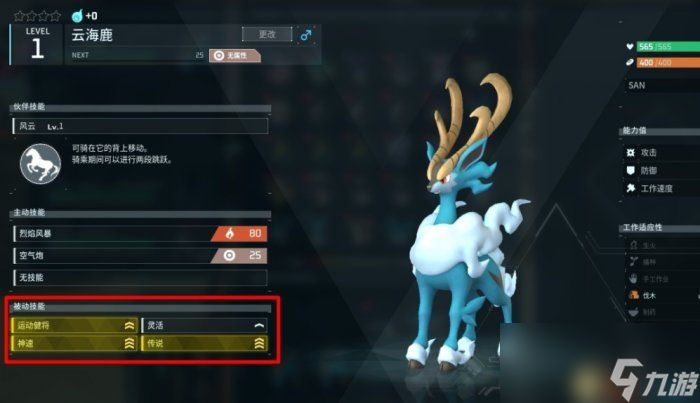
Task: Click the 无属性 element type badge
Action: click(235, 55)
